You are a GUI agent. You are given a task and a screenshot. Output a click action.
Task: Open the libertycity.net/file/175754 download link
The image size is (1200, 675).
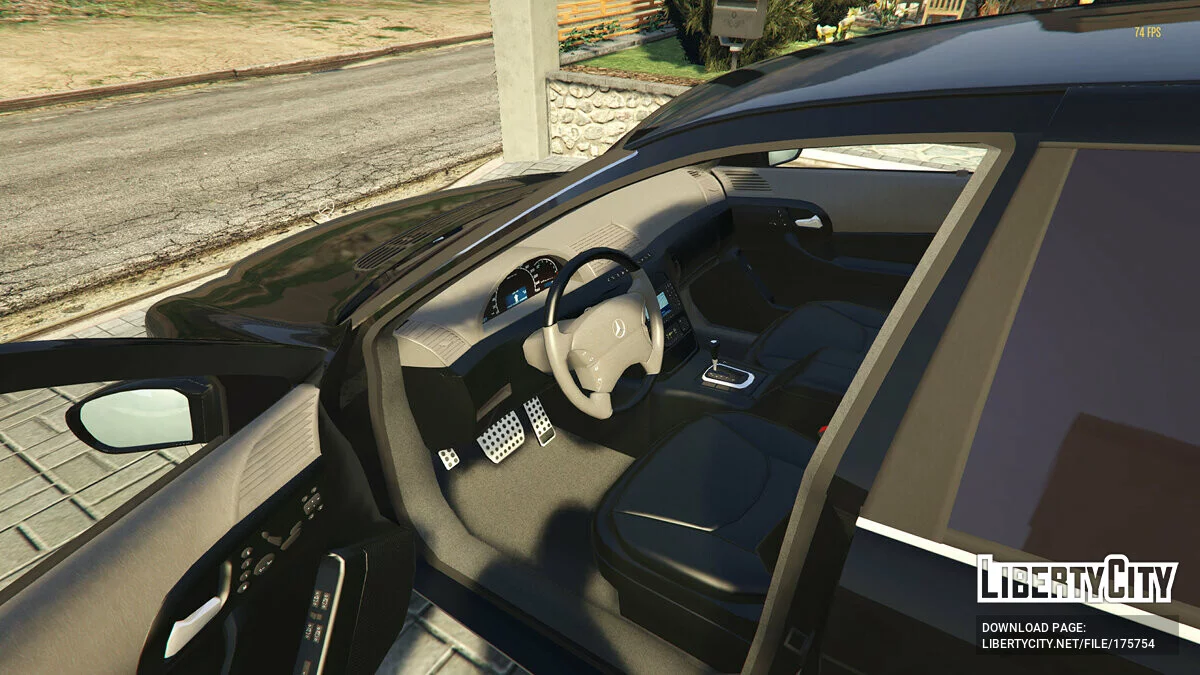coord(1068,644)
